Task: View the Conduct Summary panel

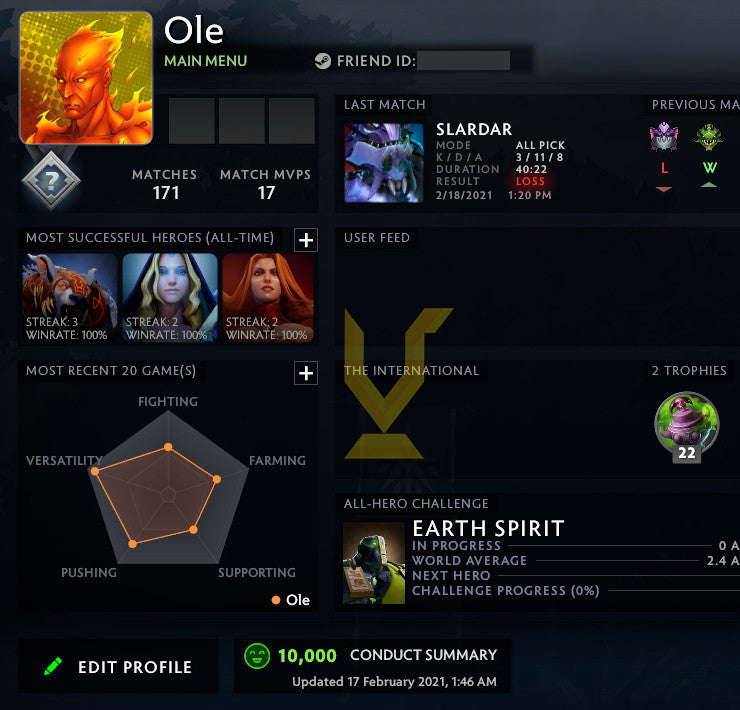Action: (372, 666)
